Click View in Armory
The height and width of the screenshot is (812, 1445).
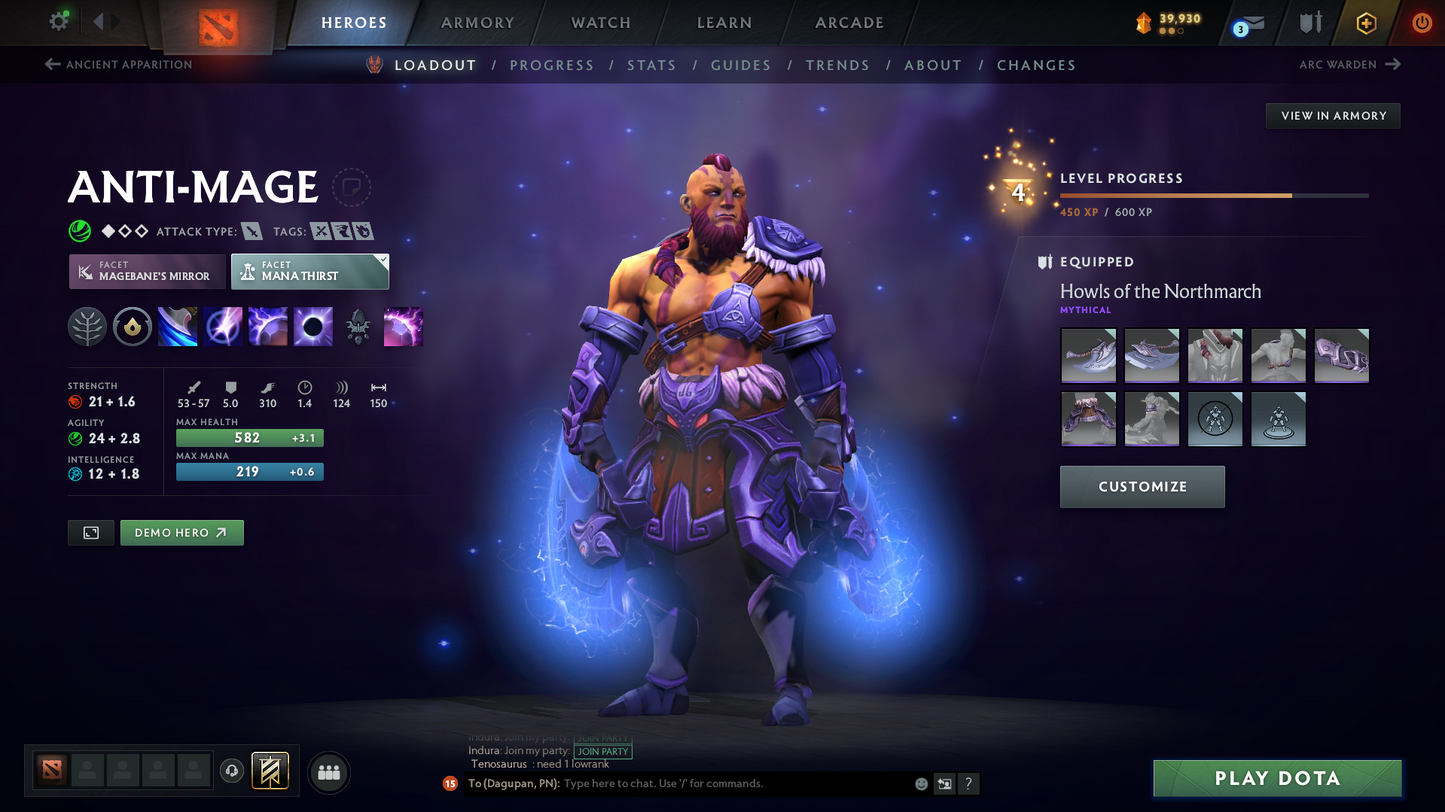[1333, 116]
